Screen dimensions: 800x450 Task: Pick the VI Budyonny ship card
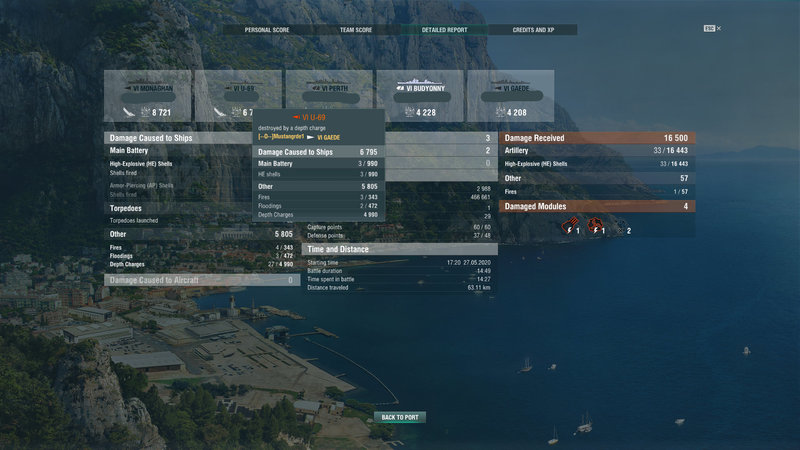point(419,97)
